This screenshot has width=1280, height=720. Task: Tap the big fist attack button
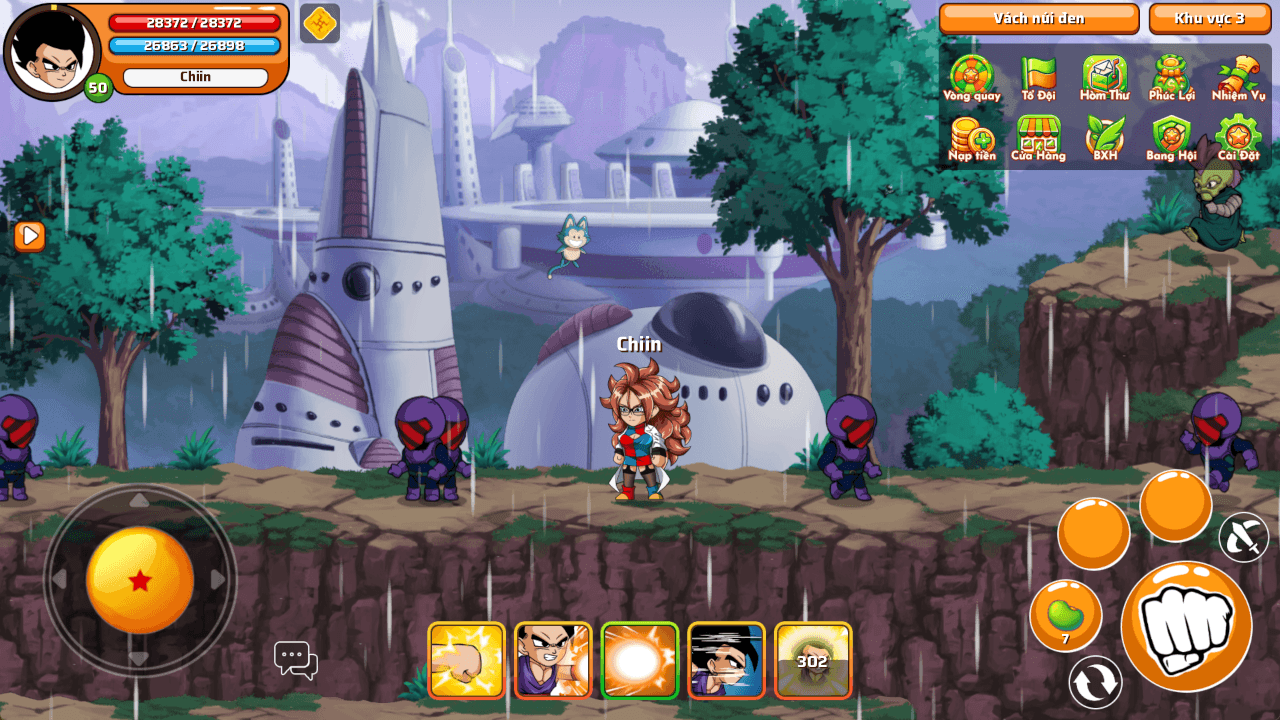[1186, 626]
